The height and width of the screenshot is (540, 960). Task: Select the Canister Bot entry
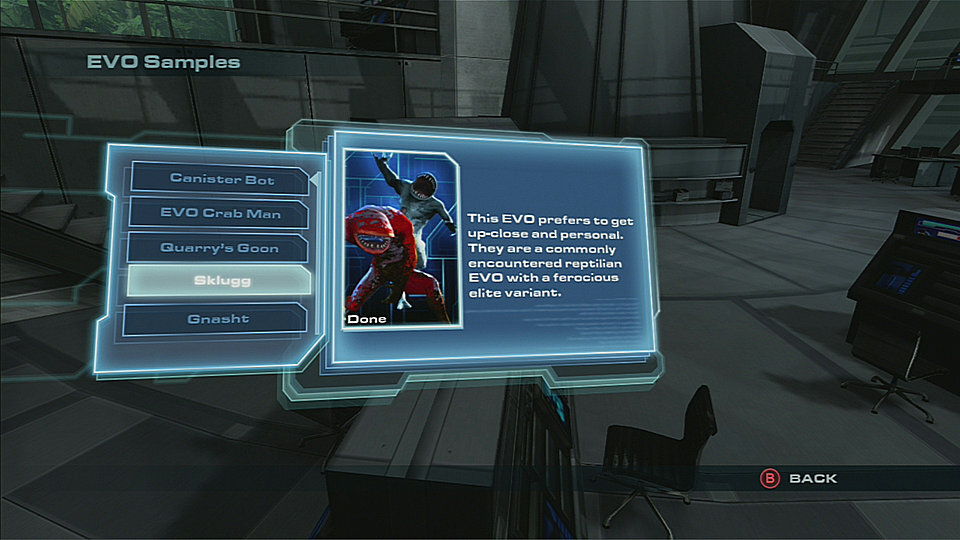tap(221, 179)
